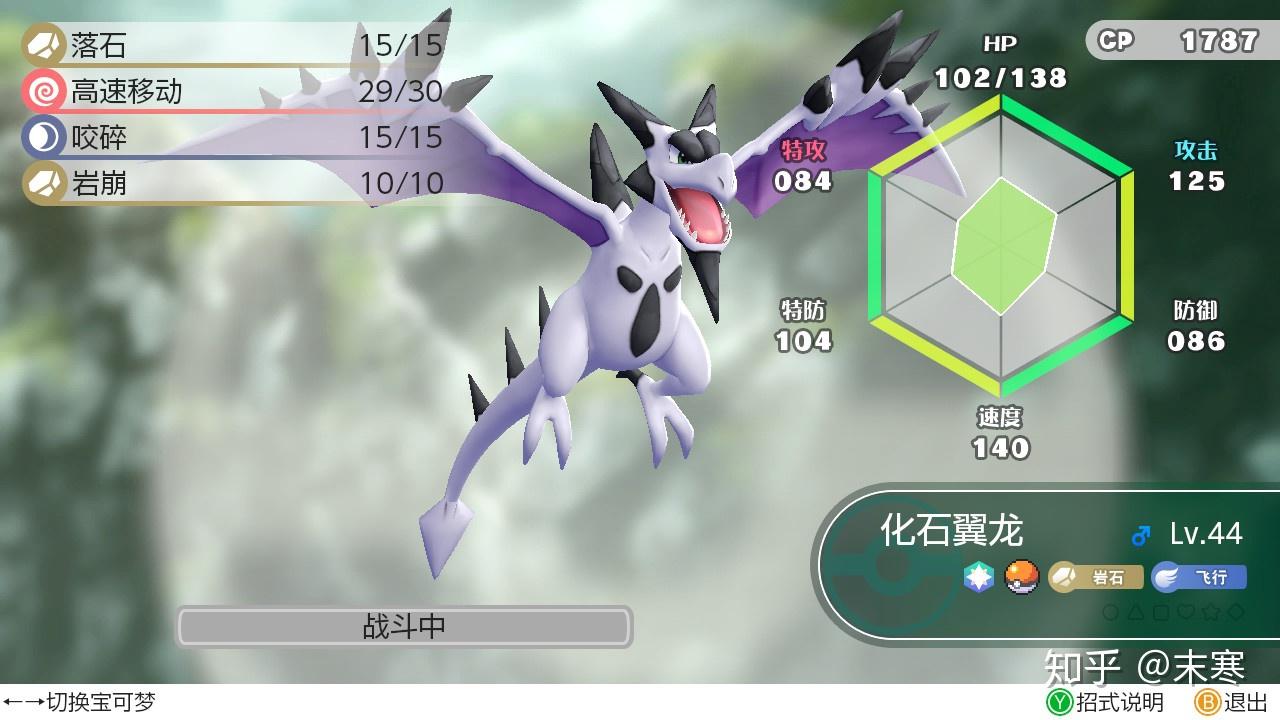Screen dimensions: 1280x720
Task: Toggle the circle marking shape
Action: click(1110, 612)
